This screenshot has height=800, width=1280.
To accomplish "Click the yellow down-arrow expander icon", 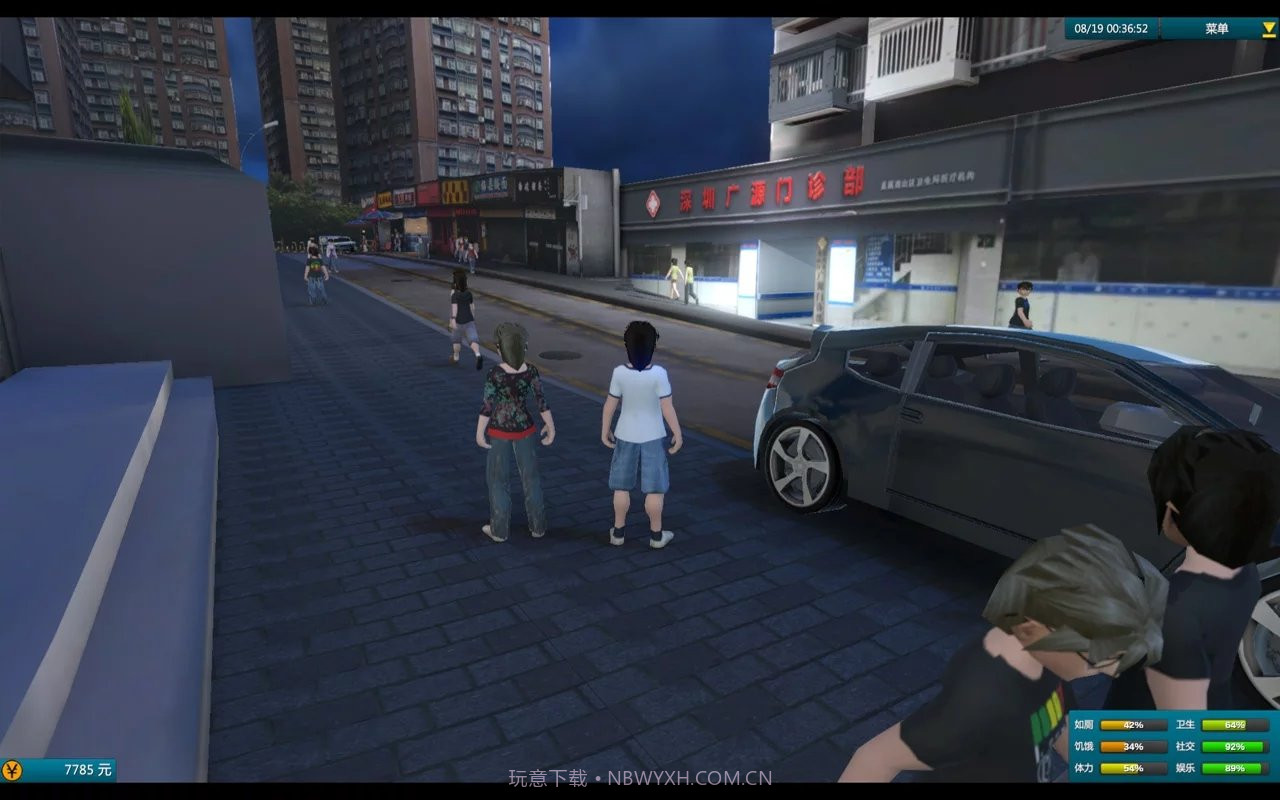I will point(1268,29).
